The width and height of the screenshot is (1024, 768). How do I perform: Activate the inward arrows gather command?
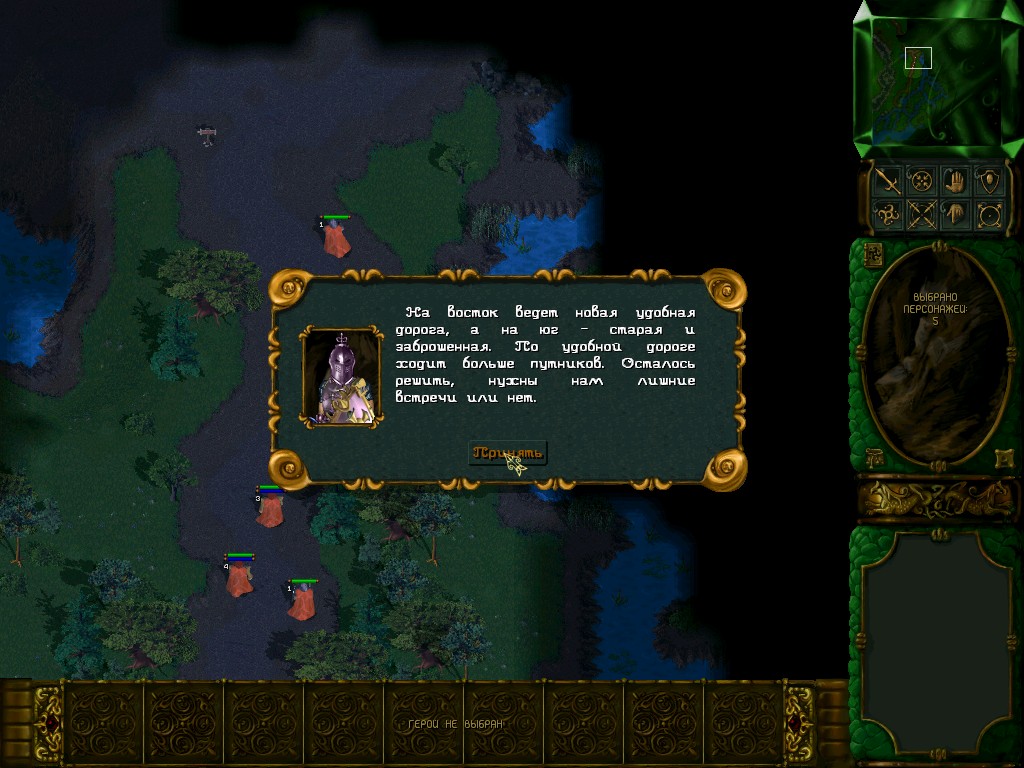tap(923, 181)
